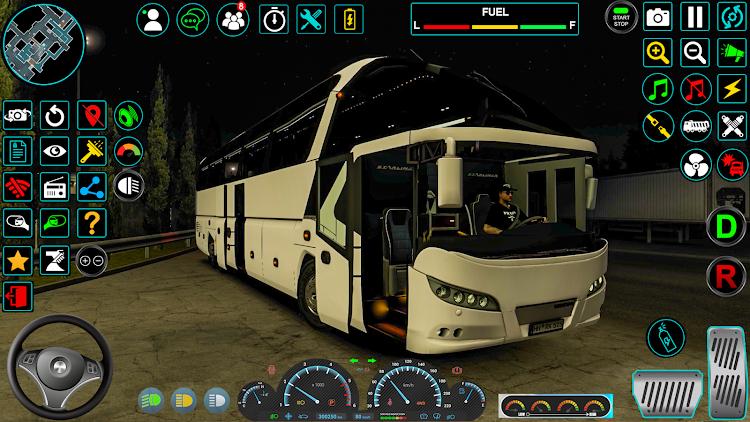Open the green chat bubbles icon
This screenshot has height=422, width=750.
[193, 19]
